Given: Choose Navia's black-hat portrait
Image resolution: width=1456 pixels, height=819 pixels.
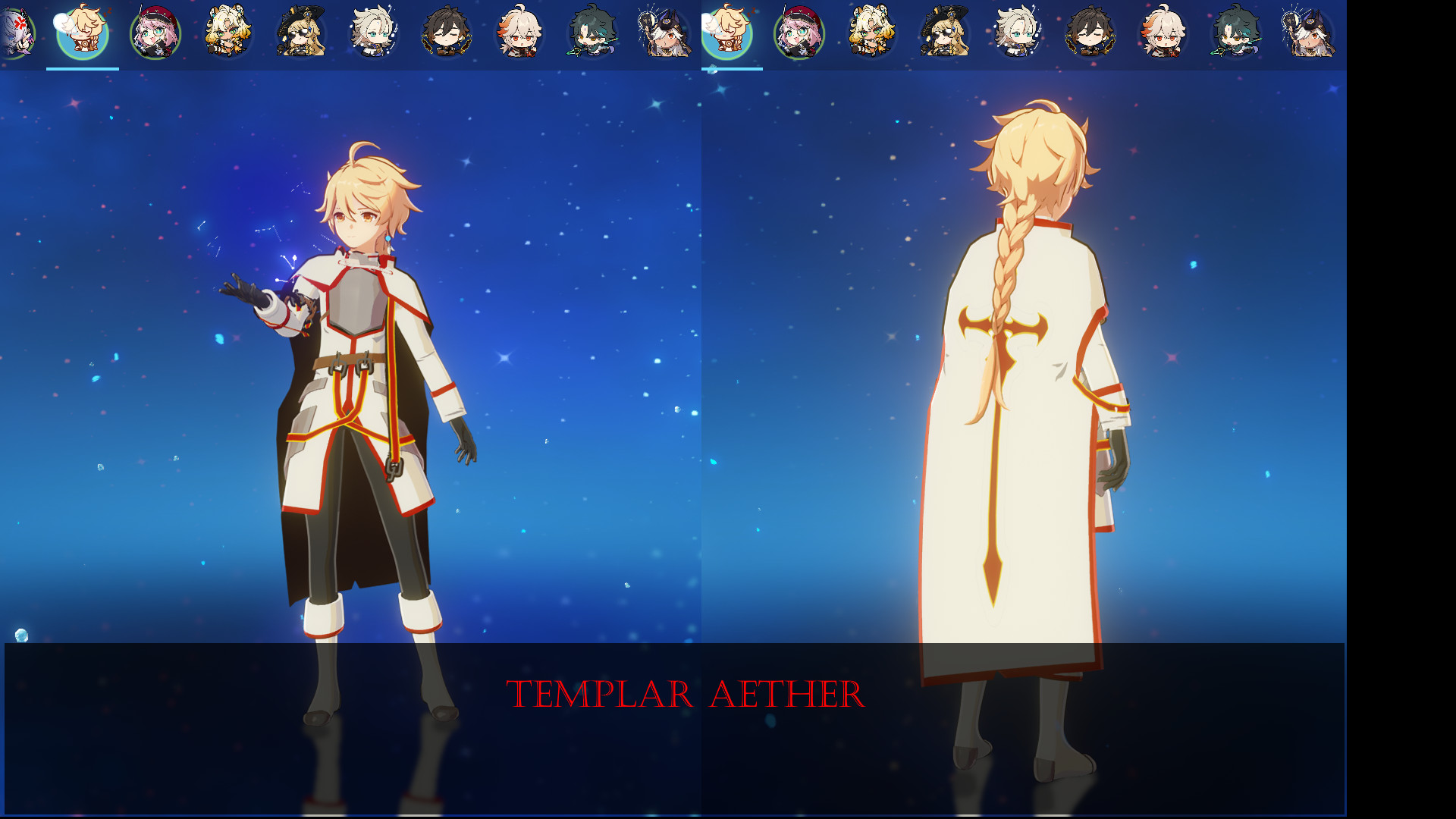Looking at the screenshot, I should click(x=300, y=34).
